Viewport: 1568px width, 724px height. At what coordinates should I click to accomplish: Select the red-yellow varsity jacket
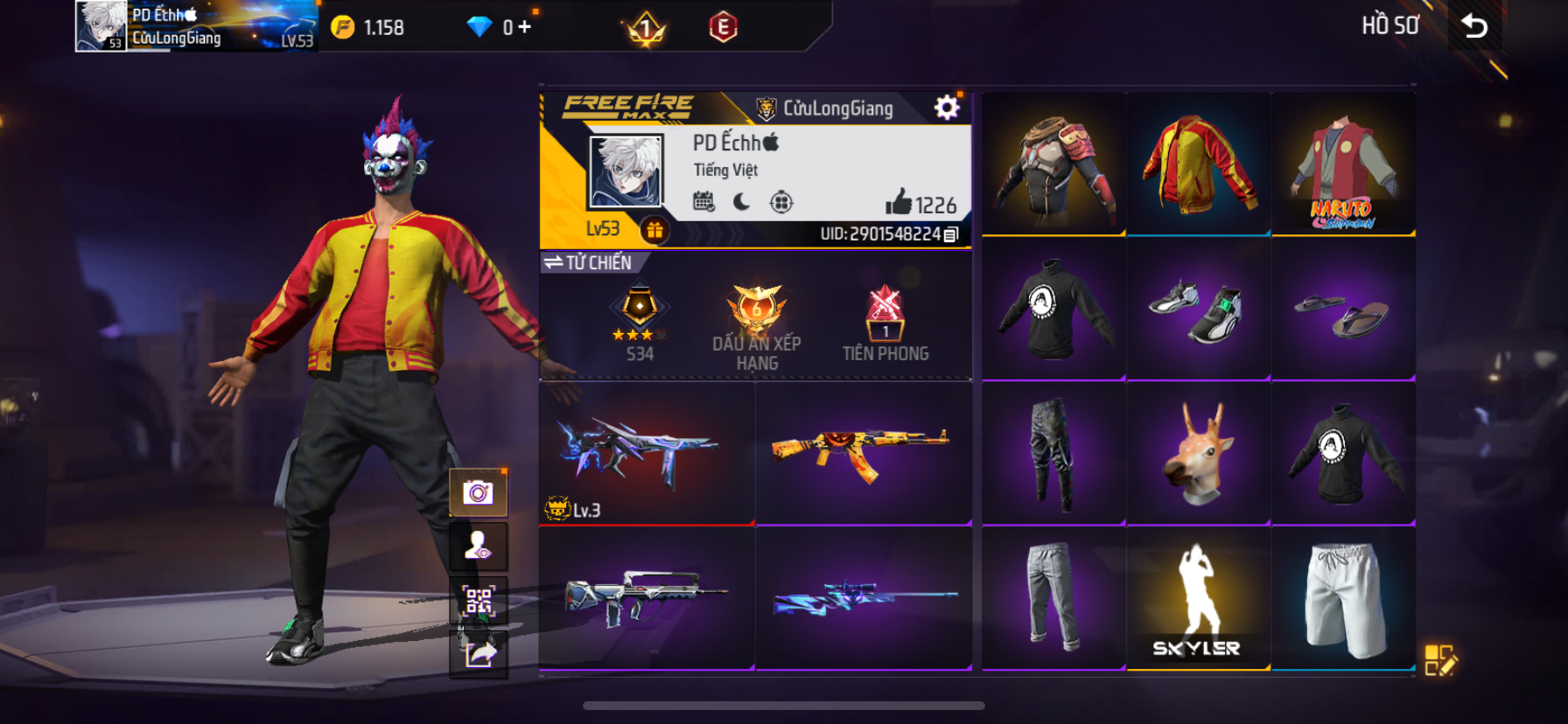point(1198,164)
